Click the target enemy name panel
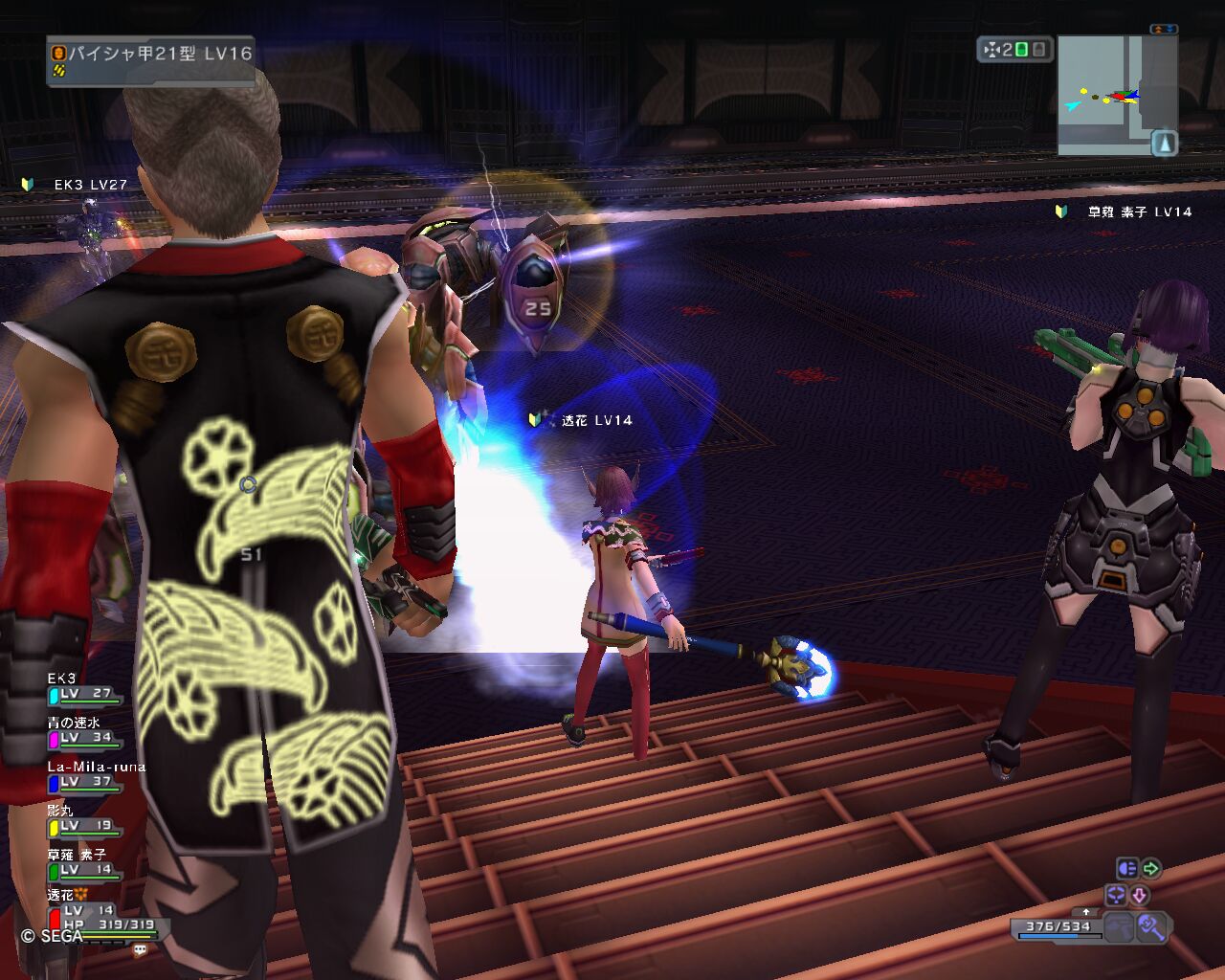1225x980 pixels. [x=150, y=60]
